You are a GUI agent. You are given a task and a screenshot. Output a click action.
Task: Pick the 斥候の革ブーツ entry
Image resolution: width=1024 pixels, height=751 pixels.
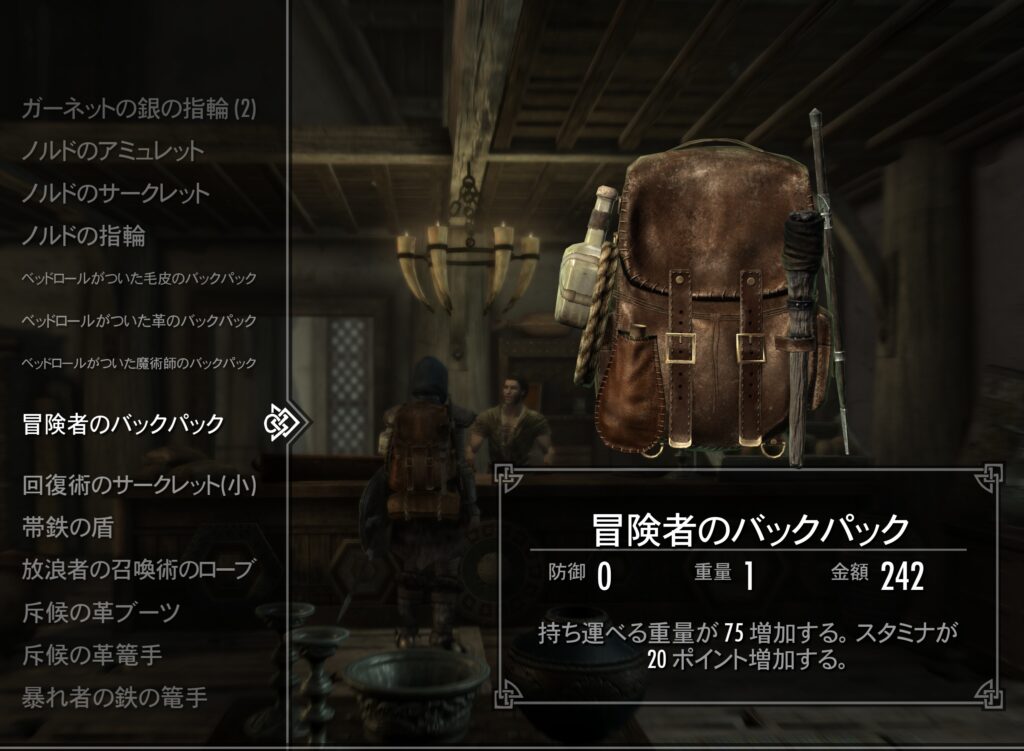click(x=101, y=612)
